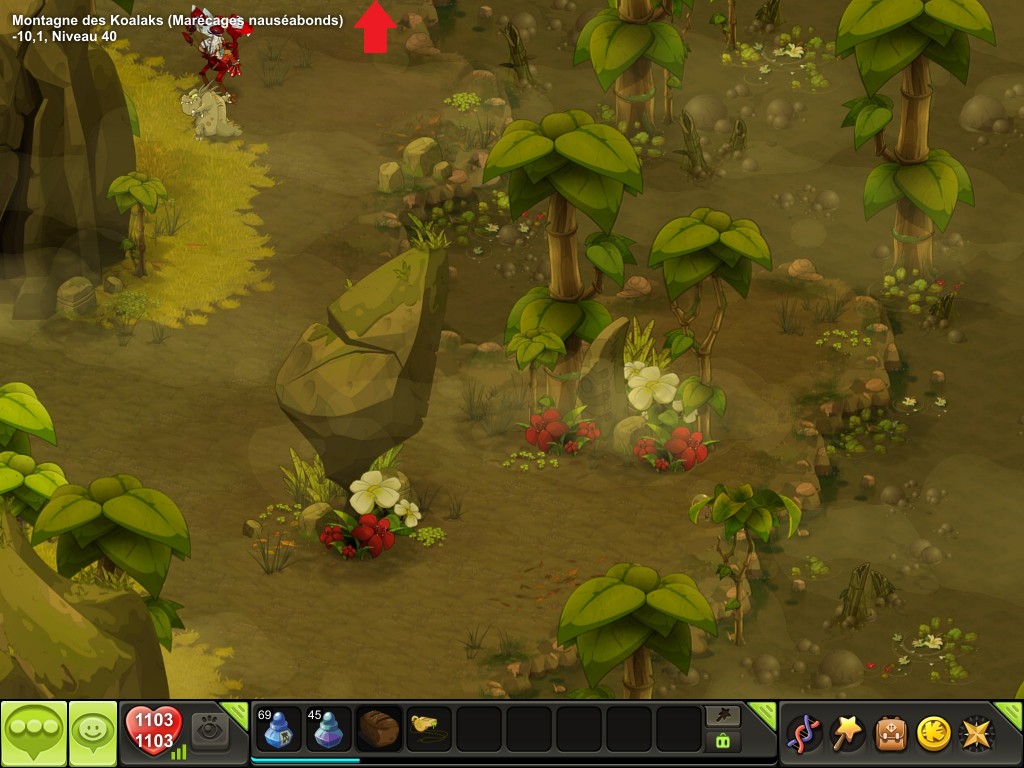Switch hotbar to the spells wand tab
The width and height of the screenshot is (1024, 768).
(x=722, y=715)
